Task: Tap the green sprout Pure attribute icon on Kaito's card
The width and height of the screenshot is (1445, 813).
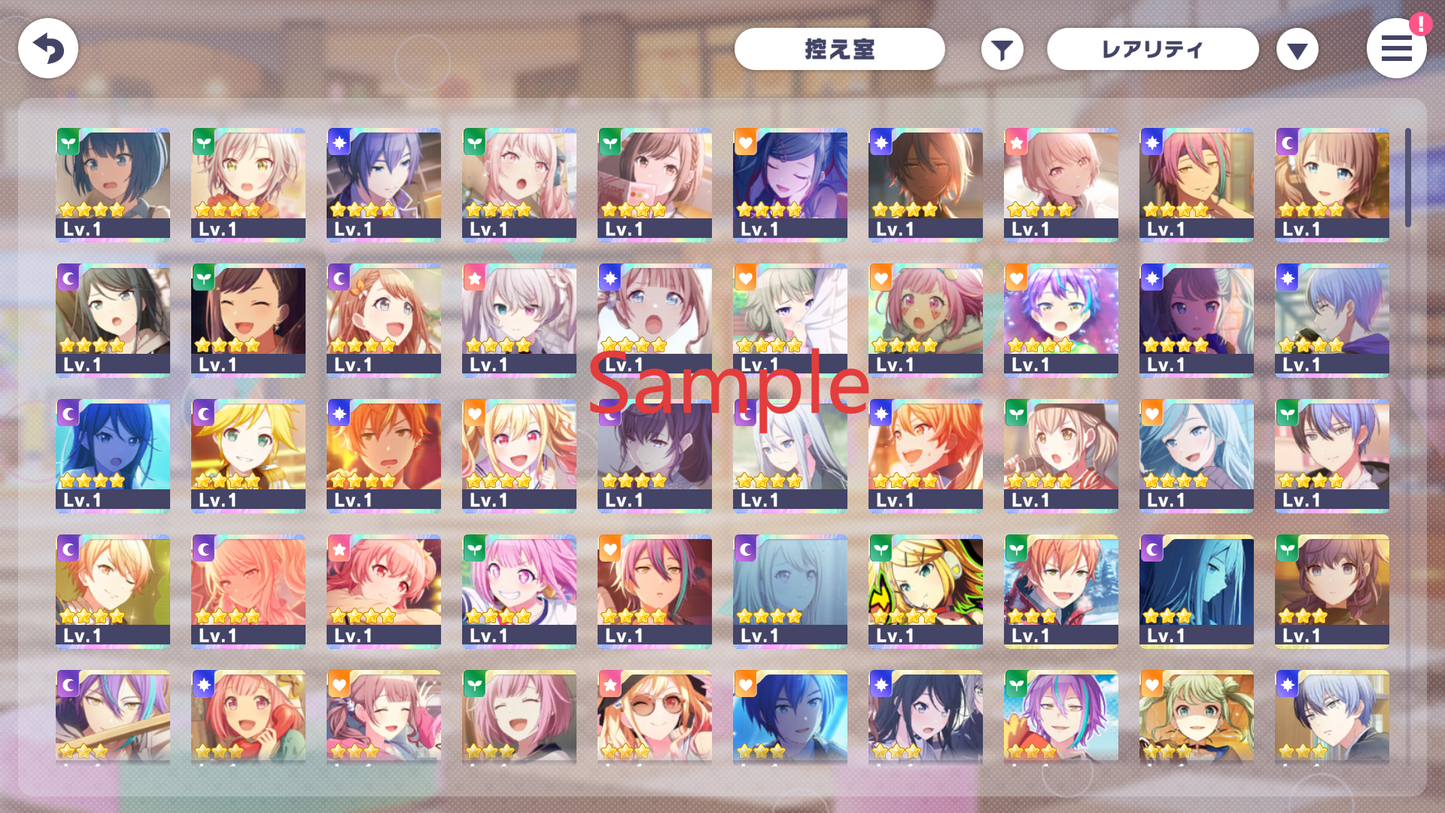Action: [1289, 410]
